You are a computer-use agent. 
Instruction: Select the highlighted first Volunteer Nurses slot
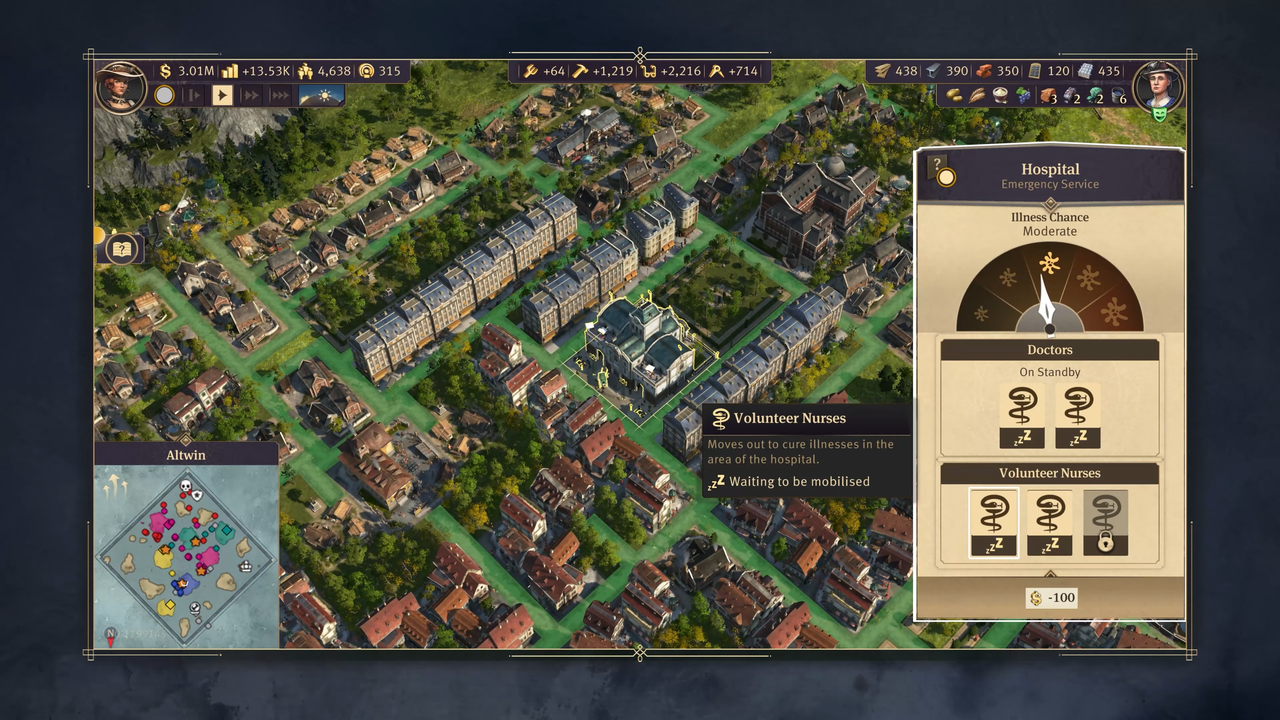click(x=994, y=523)
